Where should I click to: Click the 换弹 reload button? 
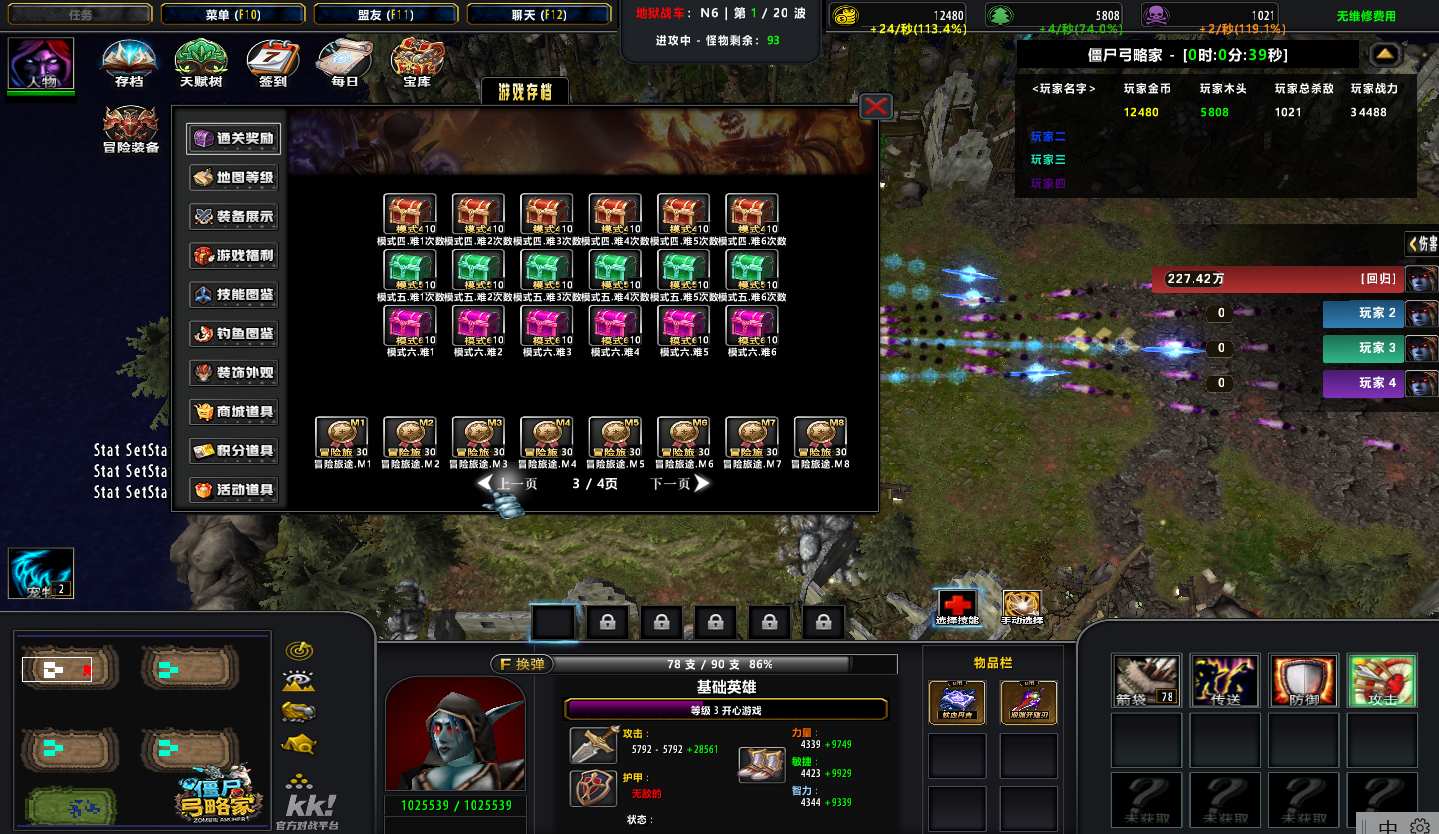(x=521, y=664)
